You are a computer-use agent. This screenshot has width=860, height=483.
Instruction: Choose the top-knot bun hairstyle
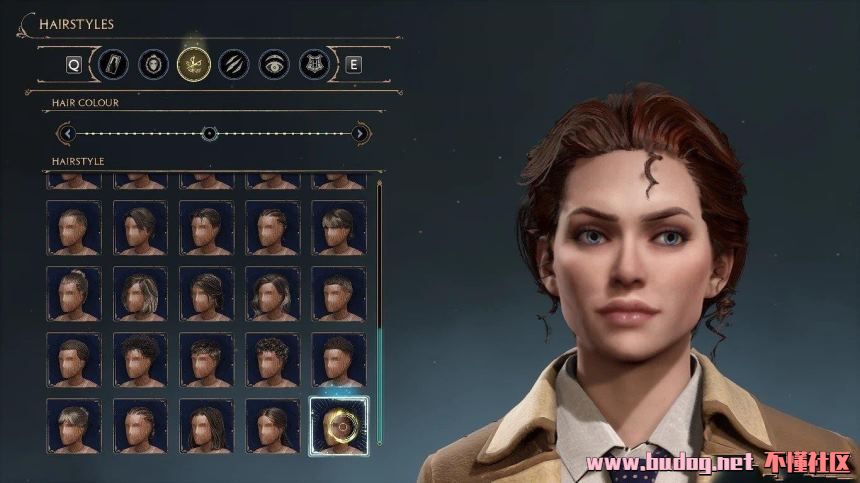(x=74, y=293)
